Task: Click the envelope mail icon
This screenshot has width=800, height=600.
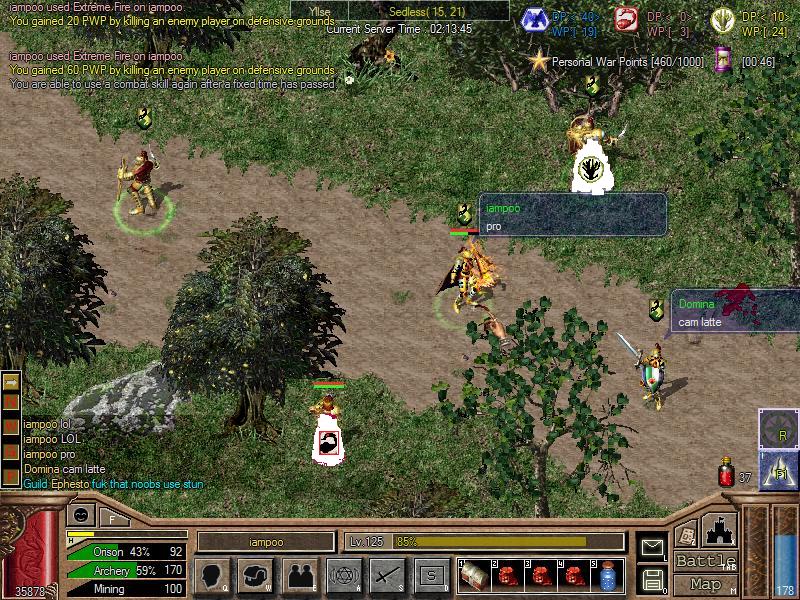Action: point(653,547)
